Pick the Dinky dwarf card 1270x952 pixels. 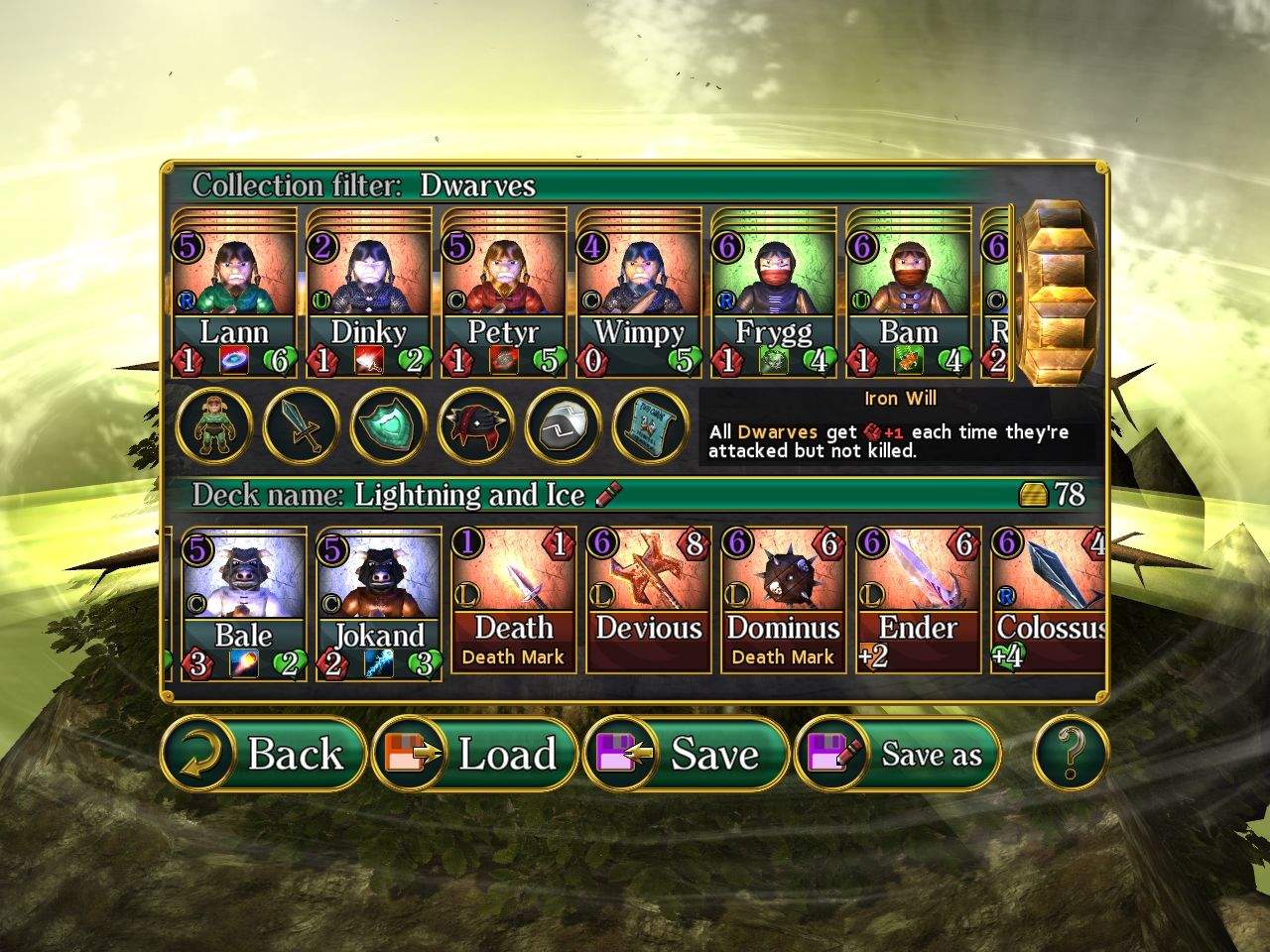pyautogui.click(x=368, y=294)
